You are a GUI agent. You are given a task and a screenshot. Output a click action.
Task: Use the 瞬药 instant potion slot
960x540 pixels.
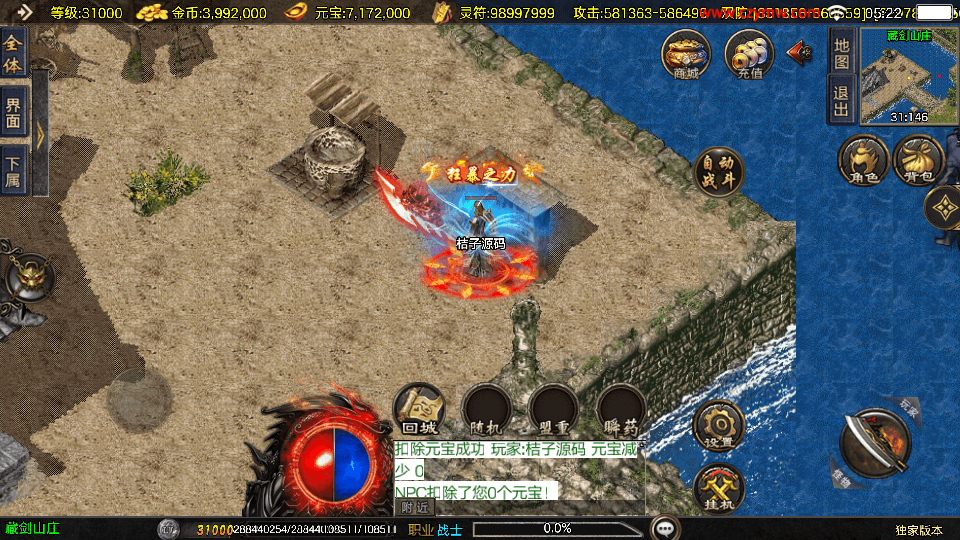[x=621, y=409]
